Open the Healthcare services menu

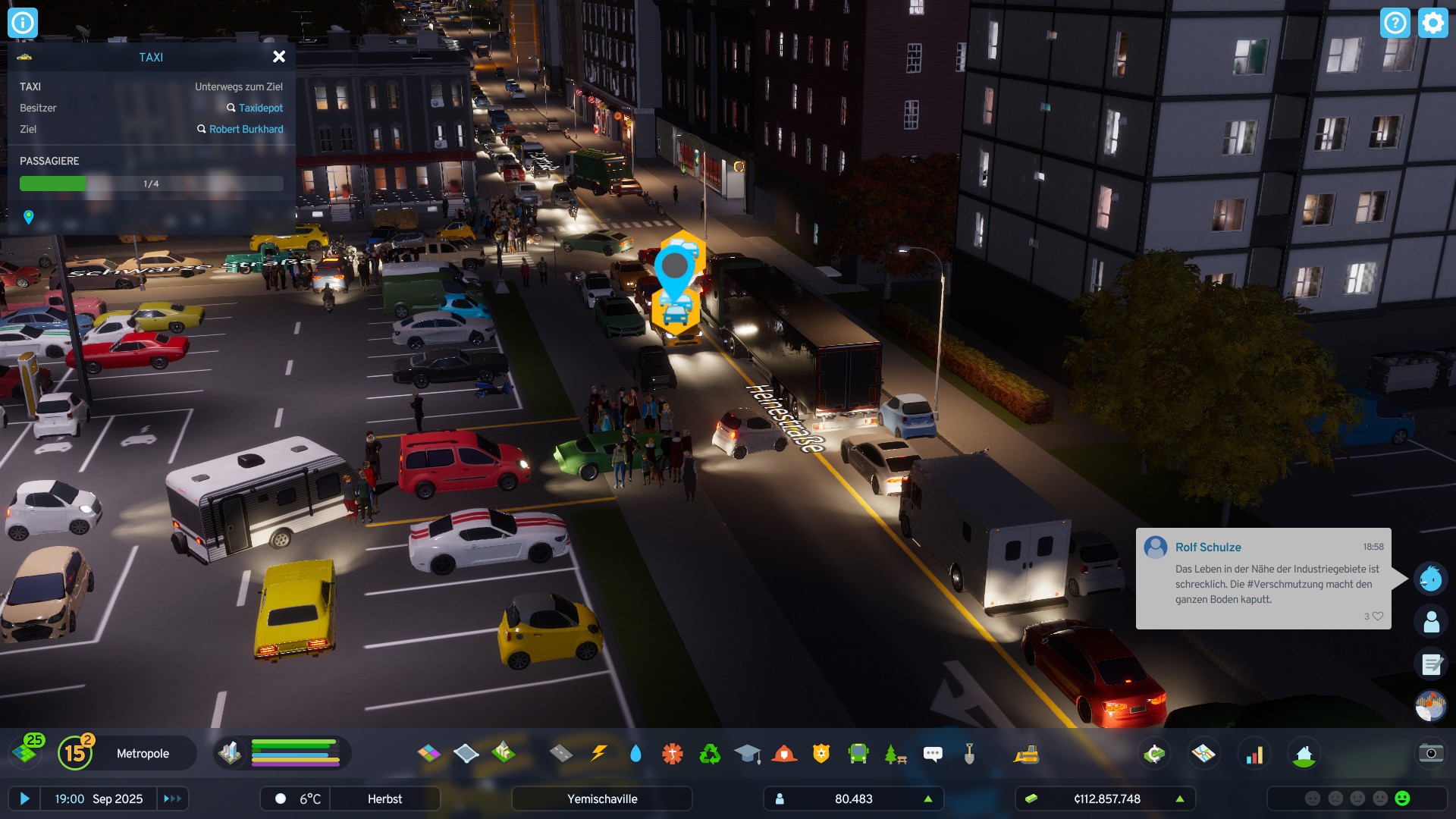(670, 753)
